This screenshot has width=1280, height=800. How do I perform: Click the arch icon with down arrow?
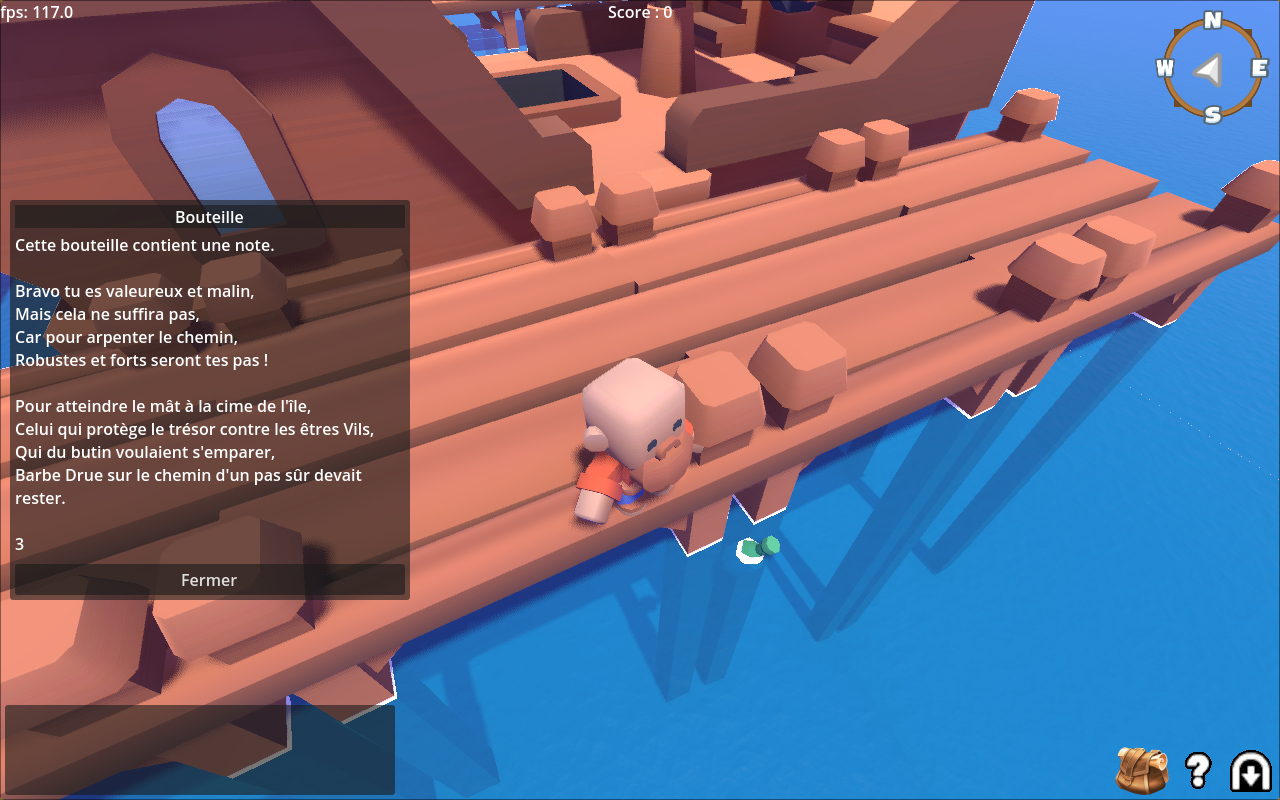point(1250,770)
